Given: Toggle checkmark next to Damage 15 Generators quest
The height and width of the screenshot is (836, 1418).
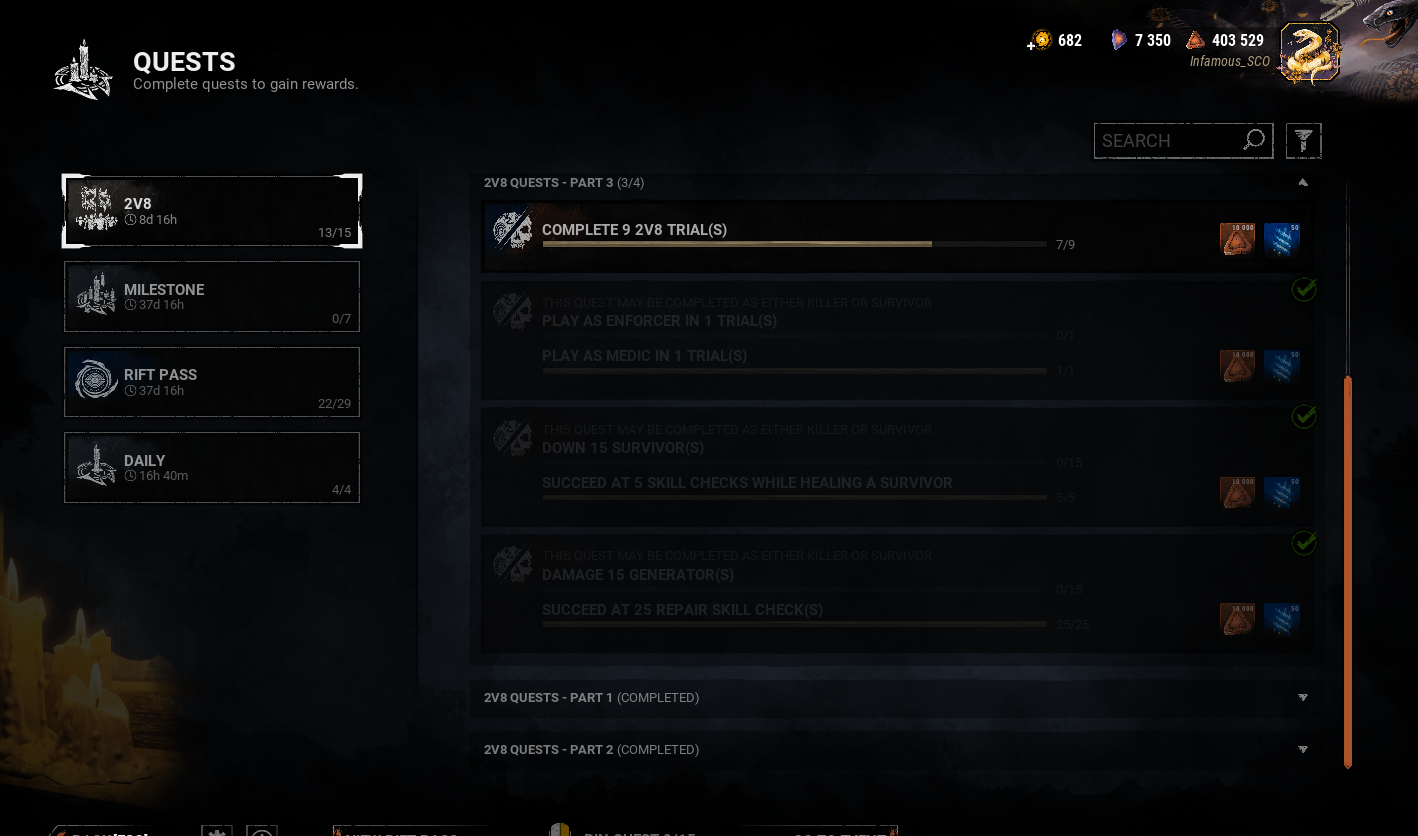Looking at the screenshot, I should coord(1304,543).
